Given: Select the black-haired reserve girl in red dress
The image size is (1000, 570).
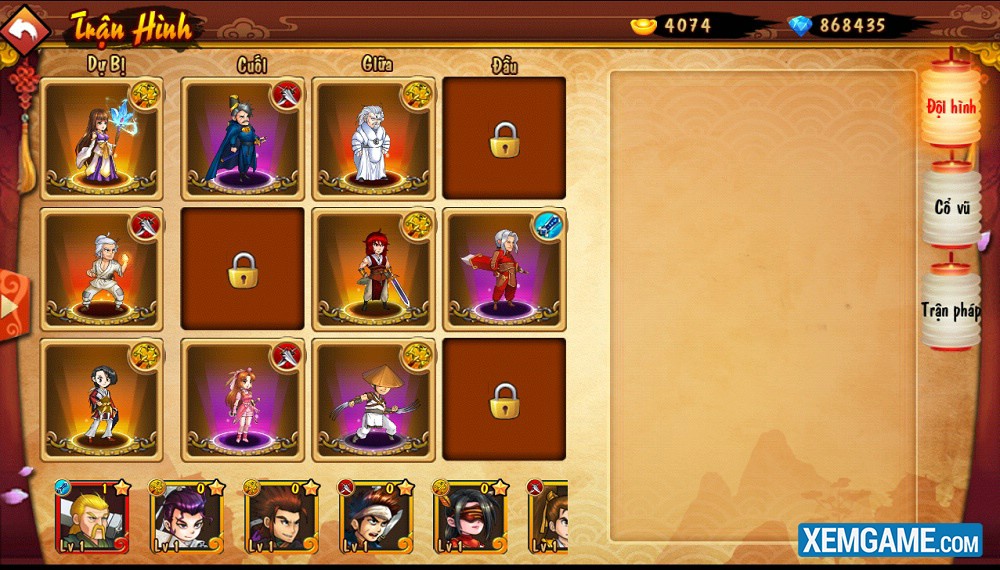Looking at the screenshot, I should pyautogui.click(x=101, y=399).
